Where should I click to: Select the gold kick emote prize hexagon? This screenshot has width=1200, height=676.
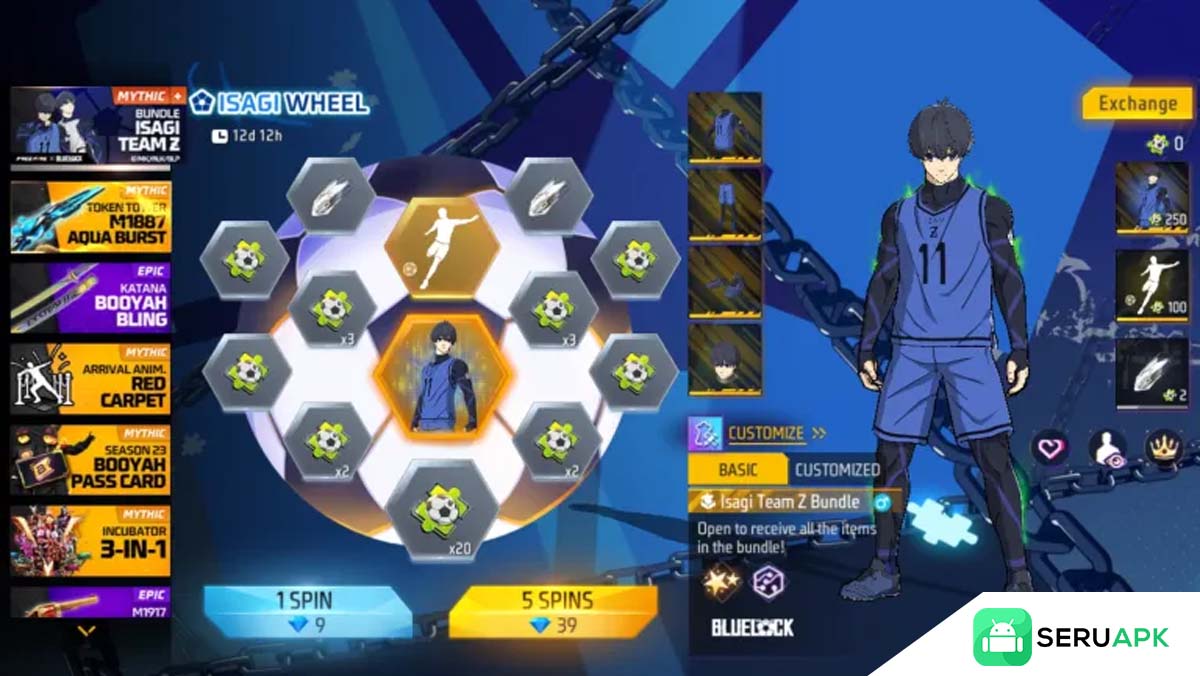[x=441, y=246]
